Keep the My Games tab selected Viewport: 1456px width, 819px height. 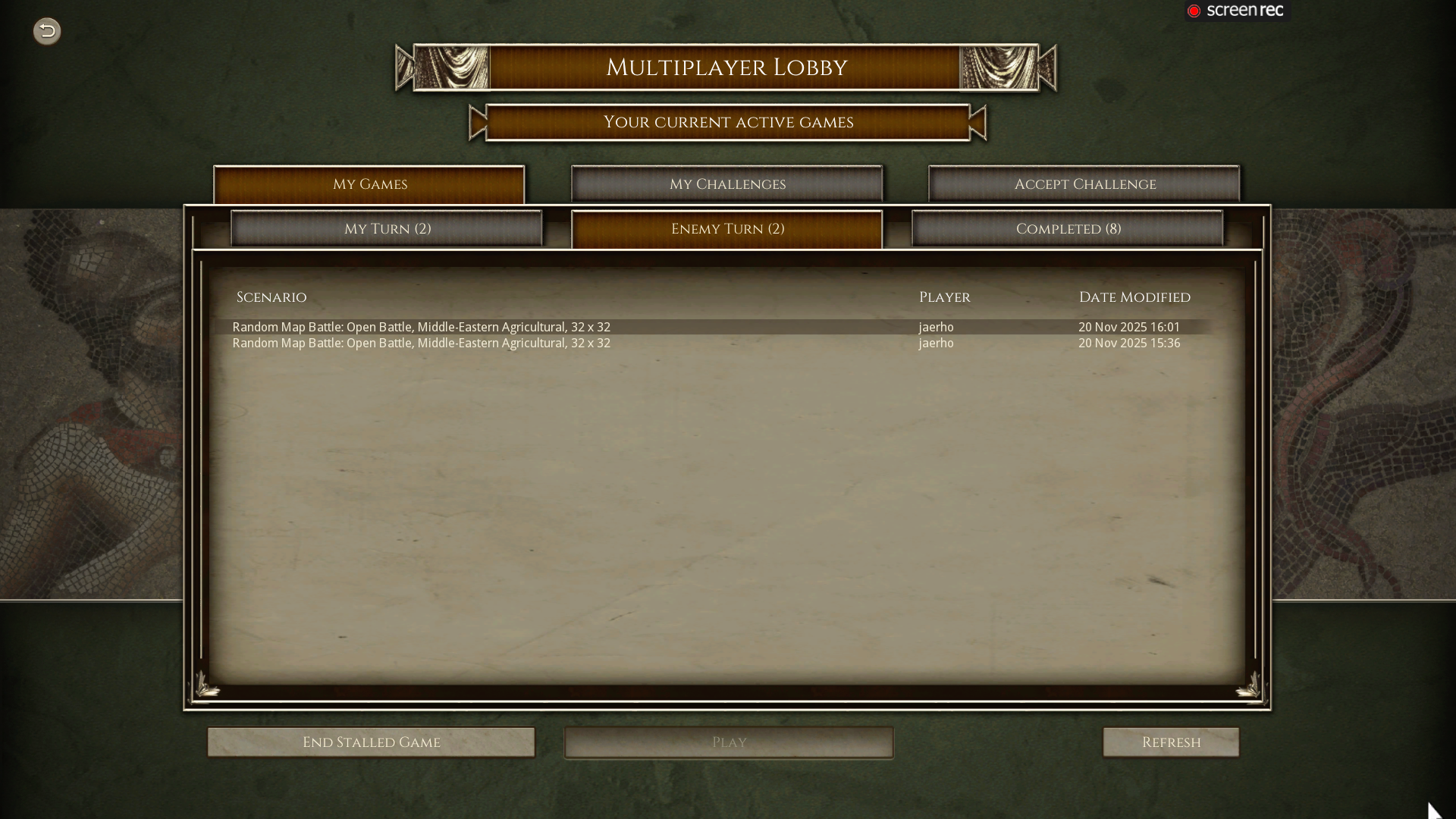[369, 184]
